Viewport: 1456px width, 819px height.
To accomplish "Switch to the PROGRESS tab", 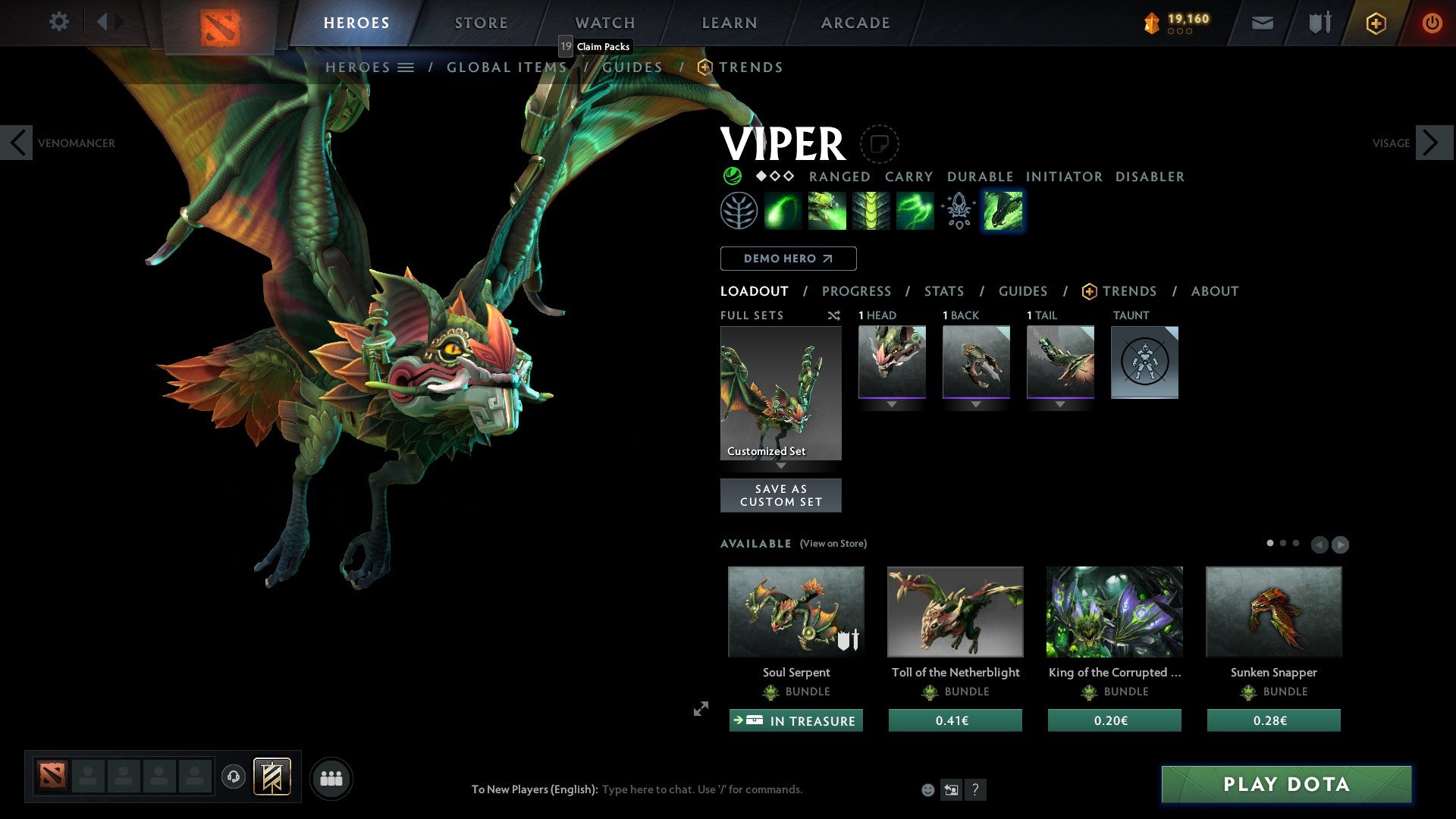I will pyautogui.click(x=856, y=291).
